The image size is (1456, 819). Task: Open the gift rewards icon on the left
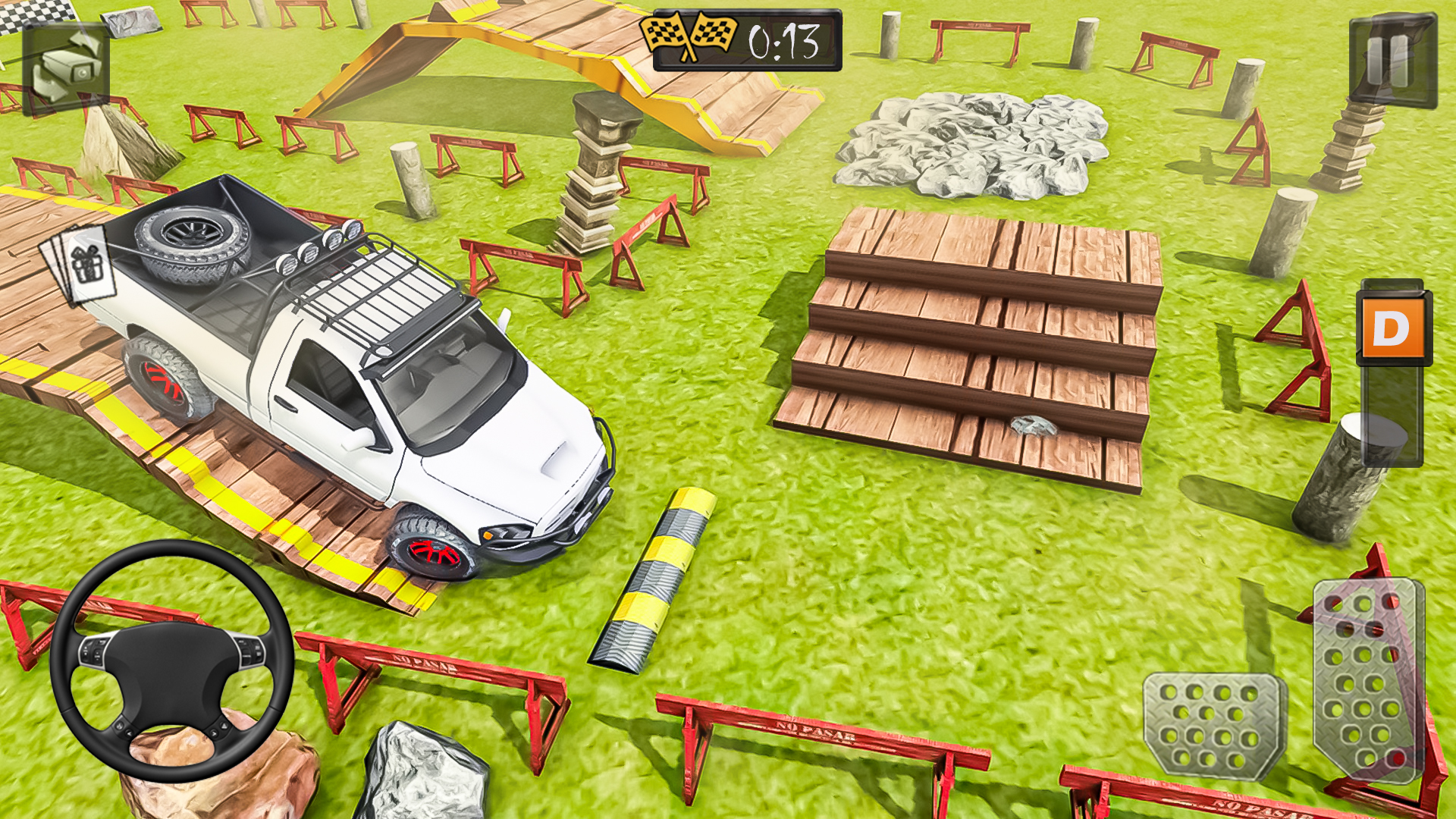pyautogui.click(x=87, y=265)
